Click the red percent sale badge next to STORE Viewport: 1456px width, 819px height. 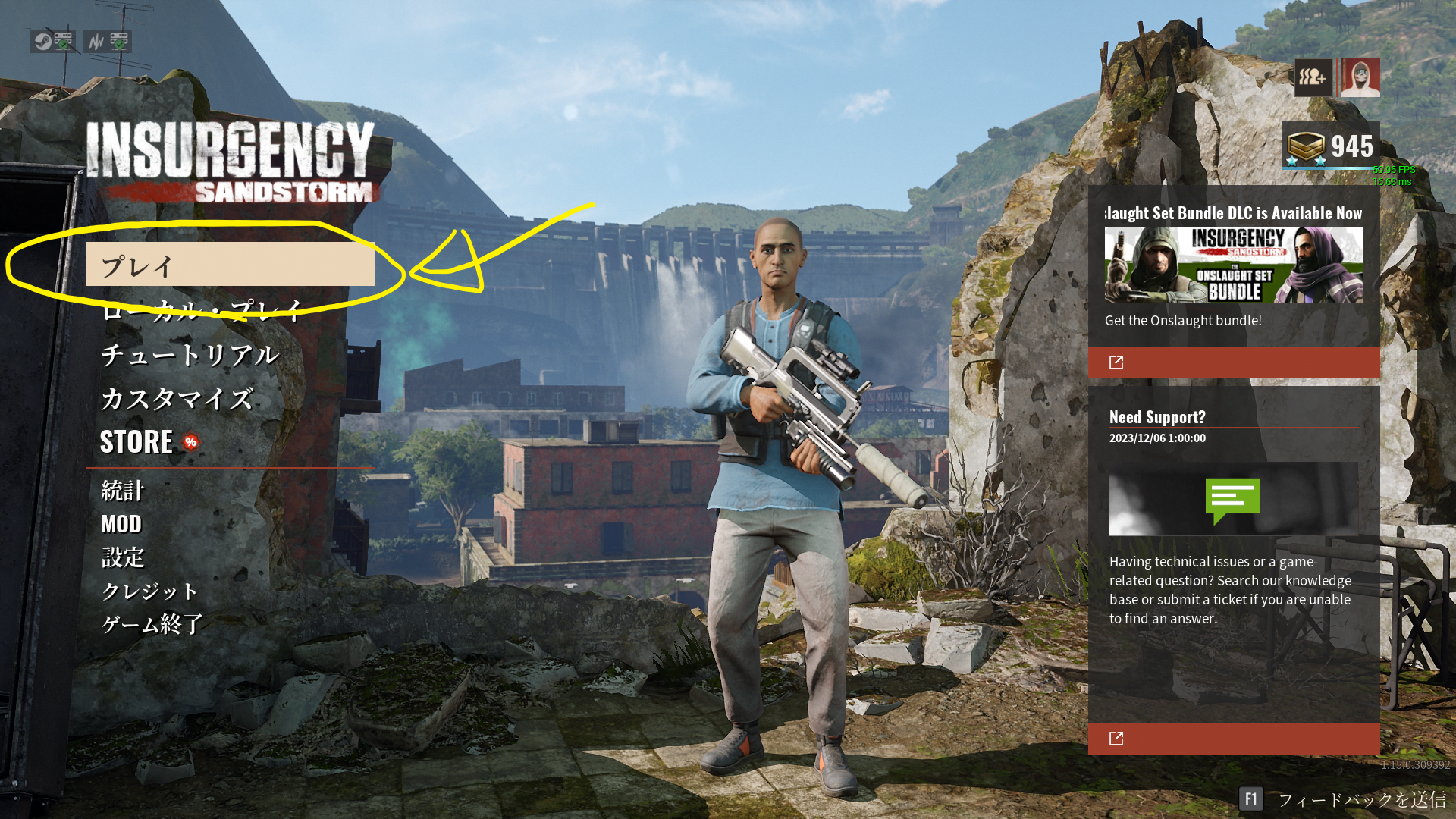coord(190,442)
